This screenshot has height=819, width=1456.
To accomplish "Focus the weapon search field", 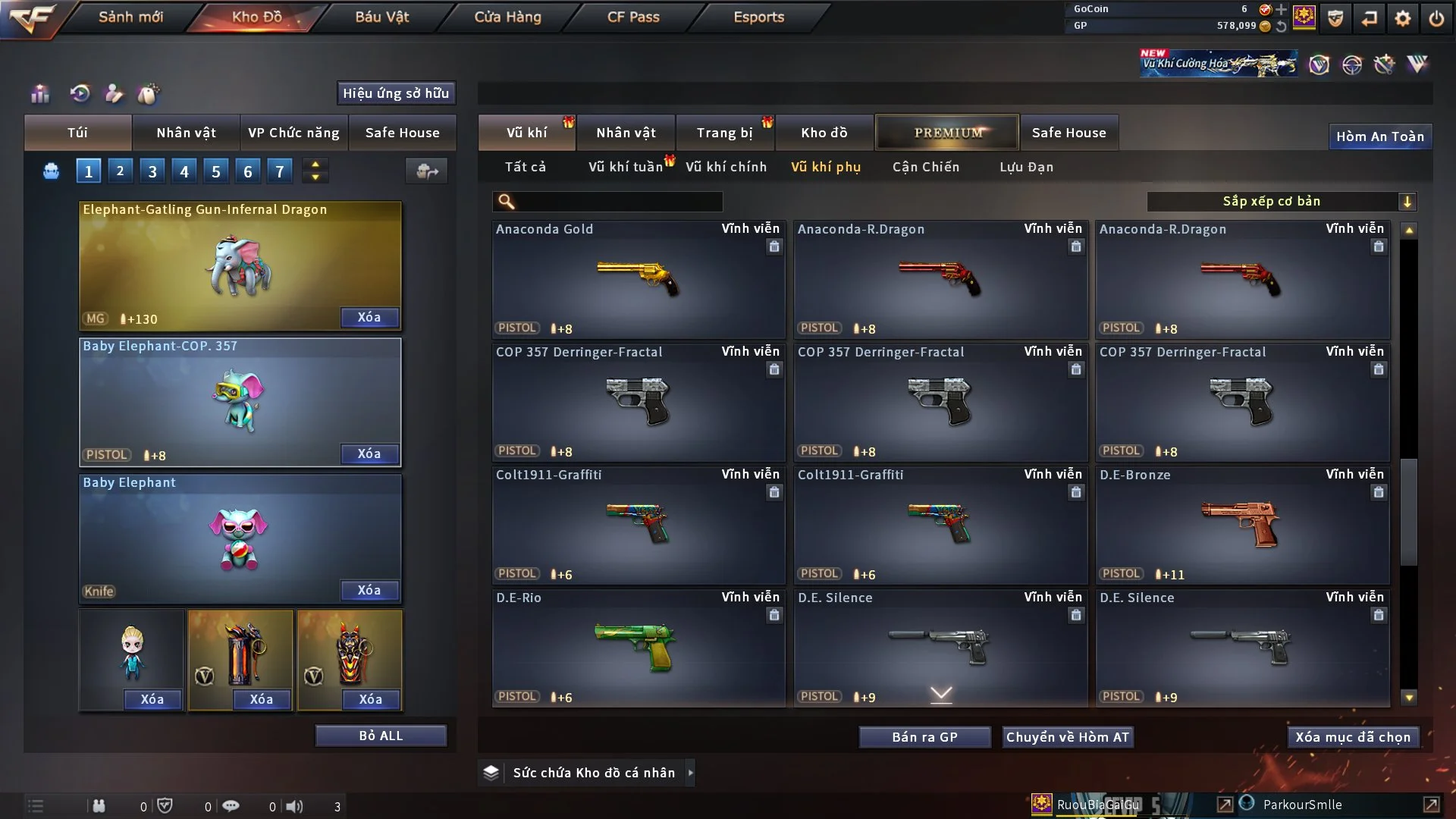I will coord(618,202).
